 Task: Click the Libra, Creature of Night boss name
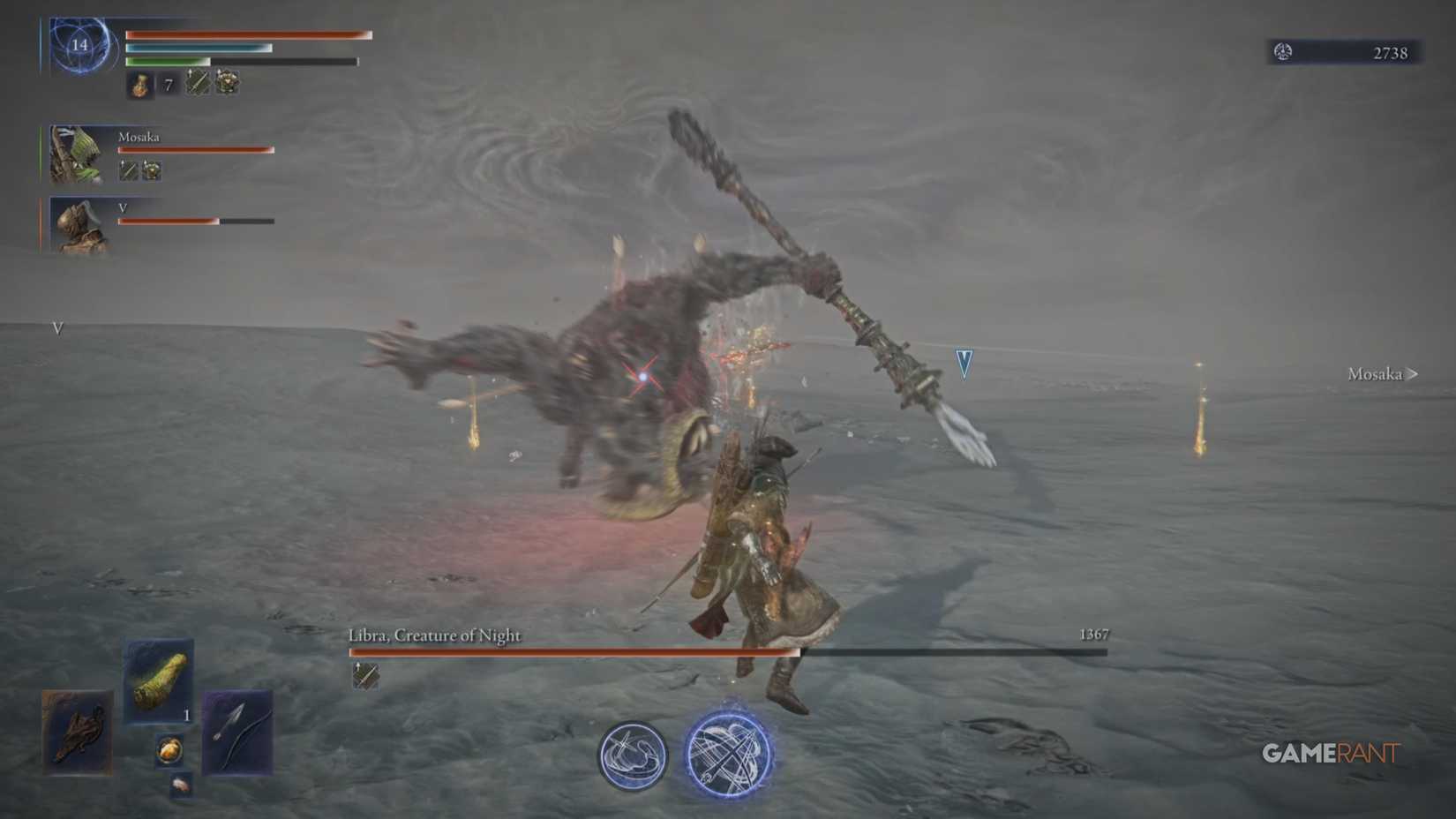(x=434, y=635)
